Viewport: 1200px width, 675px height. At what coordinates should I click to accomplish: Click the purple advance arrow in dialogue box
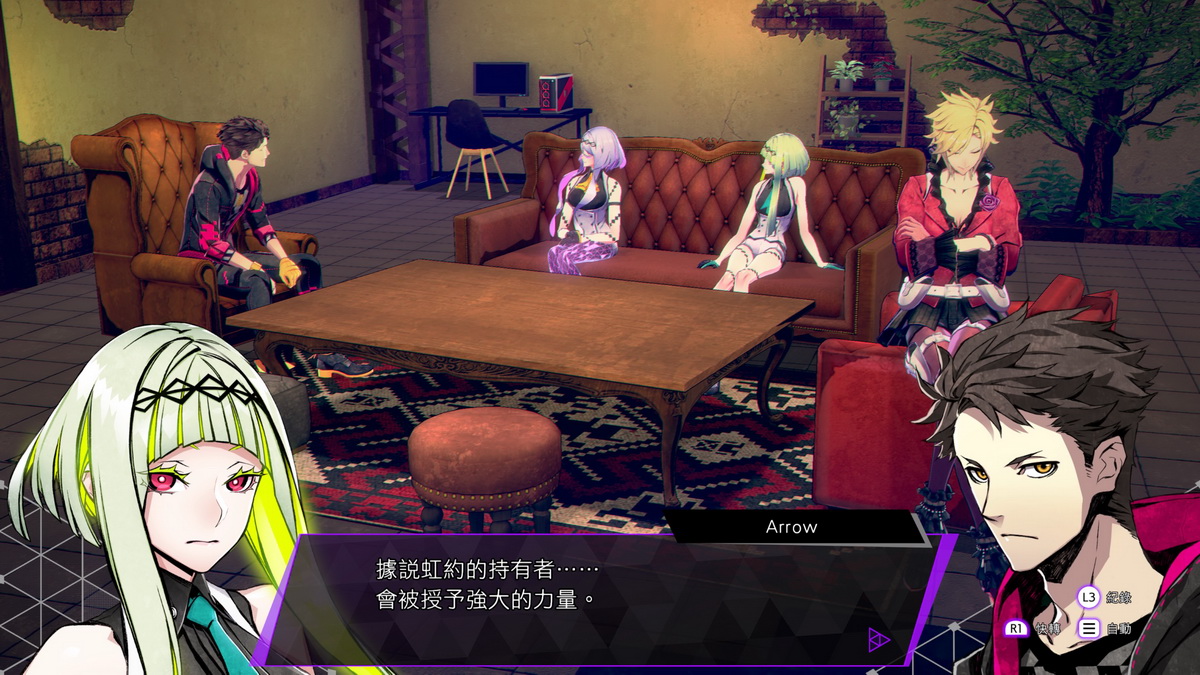click(x=878, y=639)
